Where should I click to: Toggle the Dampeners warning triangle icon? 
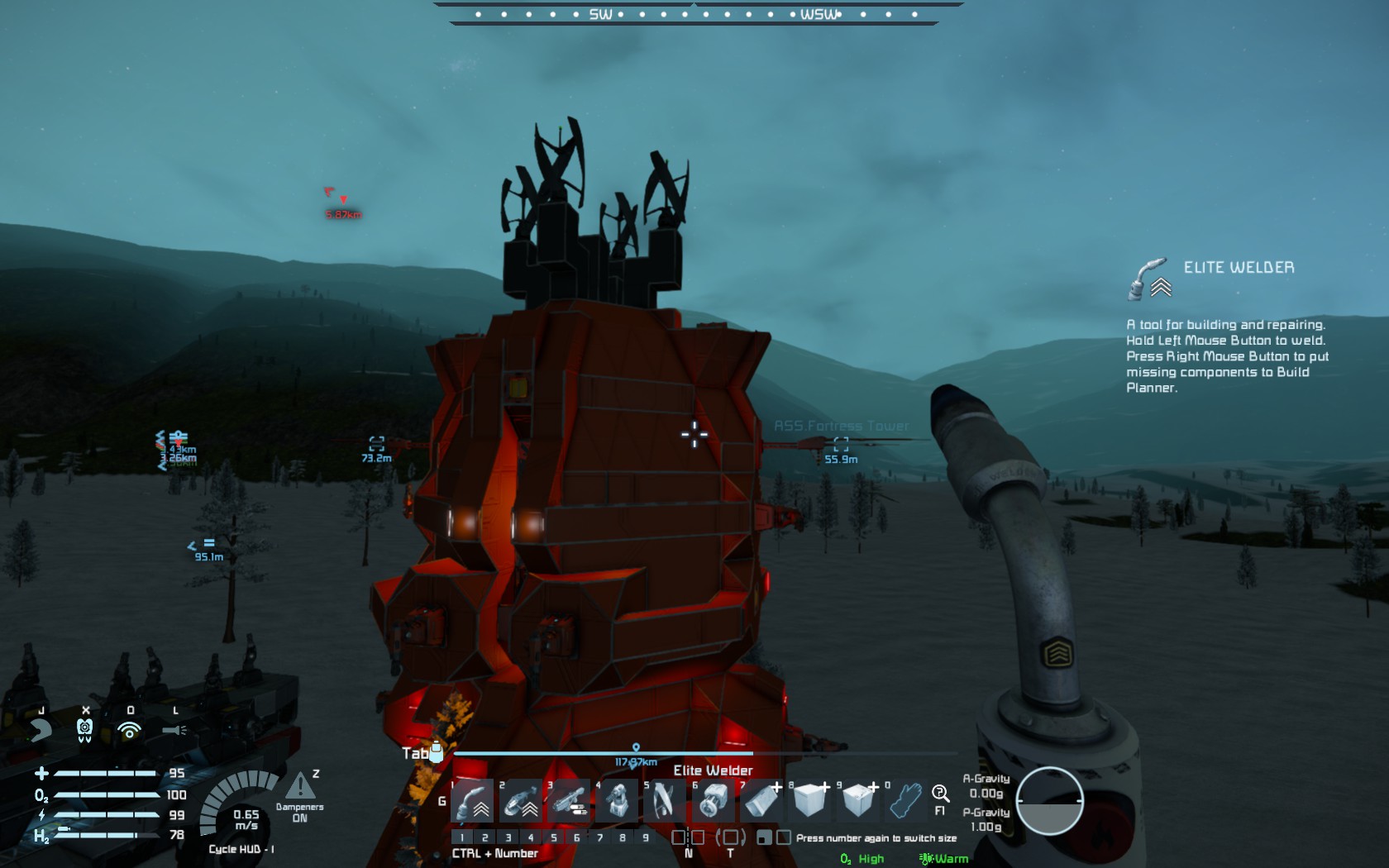point(300,786)
